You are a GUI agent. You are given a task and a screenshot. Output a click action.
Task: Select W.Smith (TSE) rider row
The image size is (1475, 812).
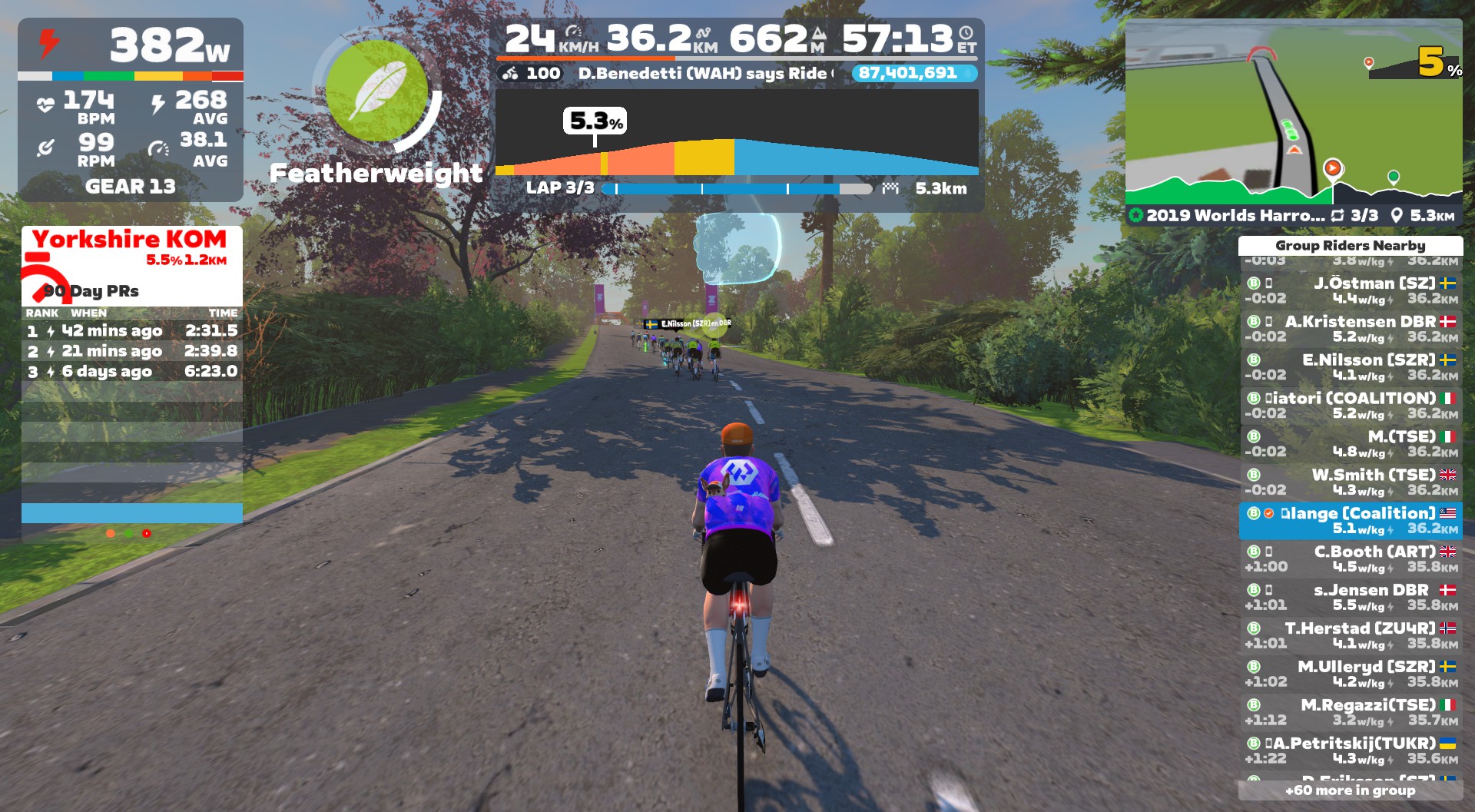[x=1351, y=482]
